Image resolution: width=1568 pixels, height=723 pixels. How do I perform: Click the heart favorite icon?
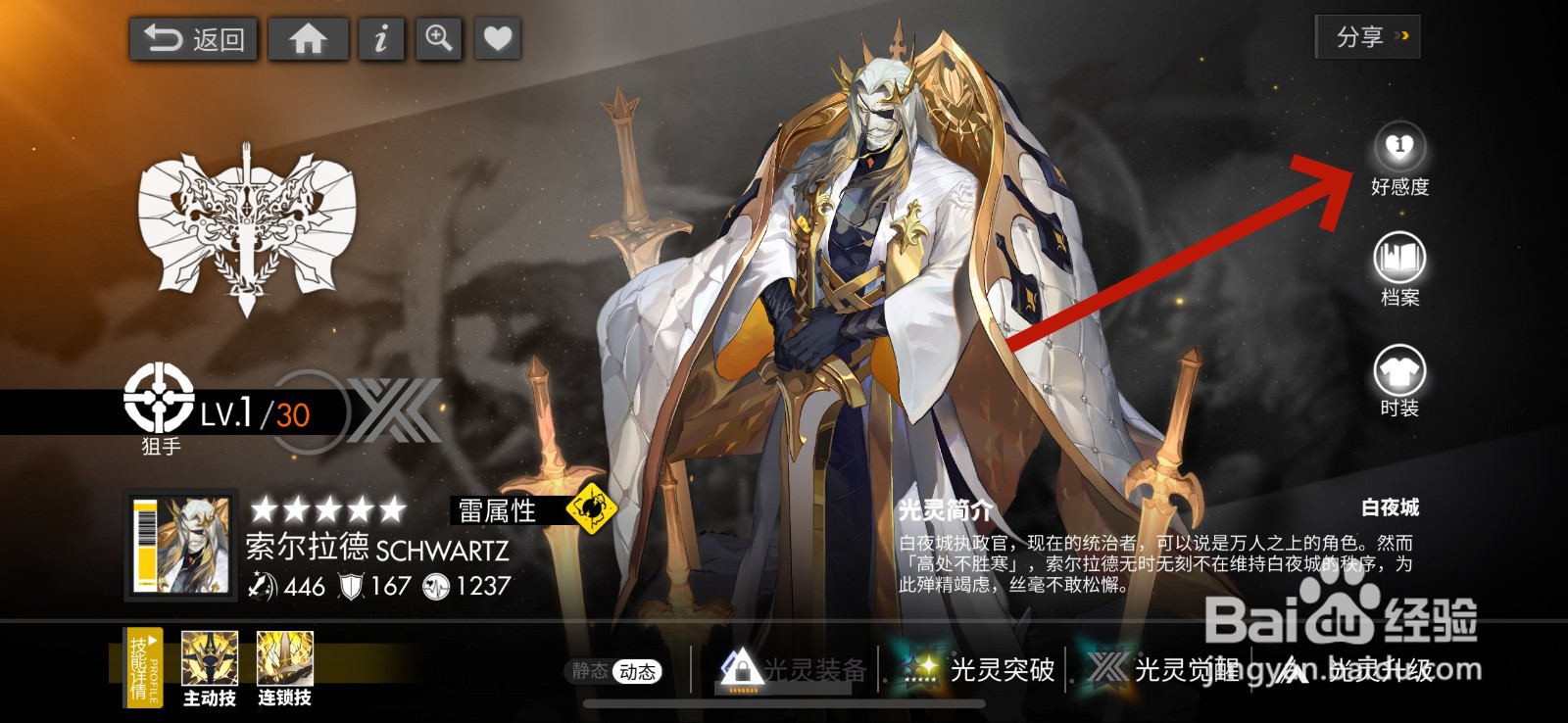point(498,40)
